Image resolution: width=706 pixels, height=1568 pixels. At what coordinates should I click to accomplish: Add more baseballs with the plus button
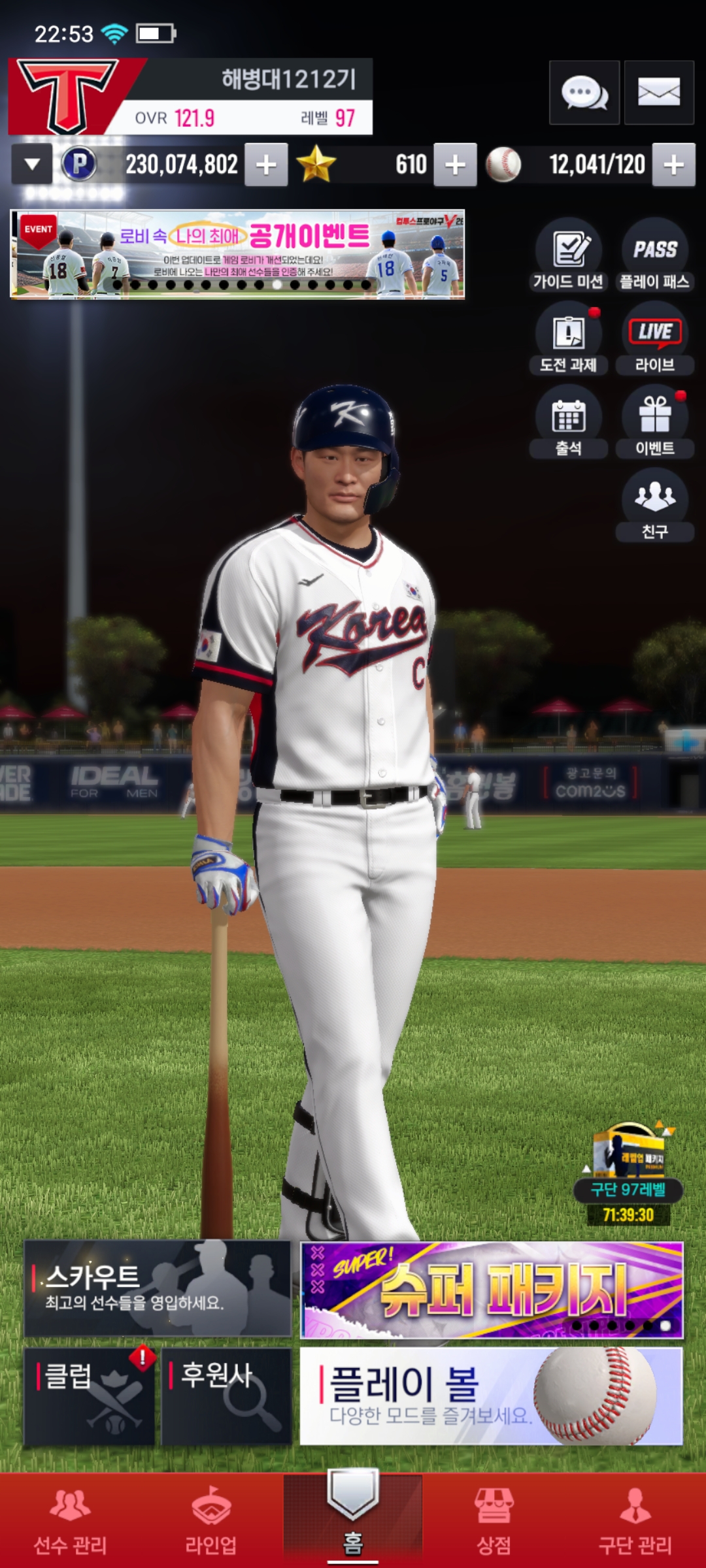(673, 165)
